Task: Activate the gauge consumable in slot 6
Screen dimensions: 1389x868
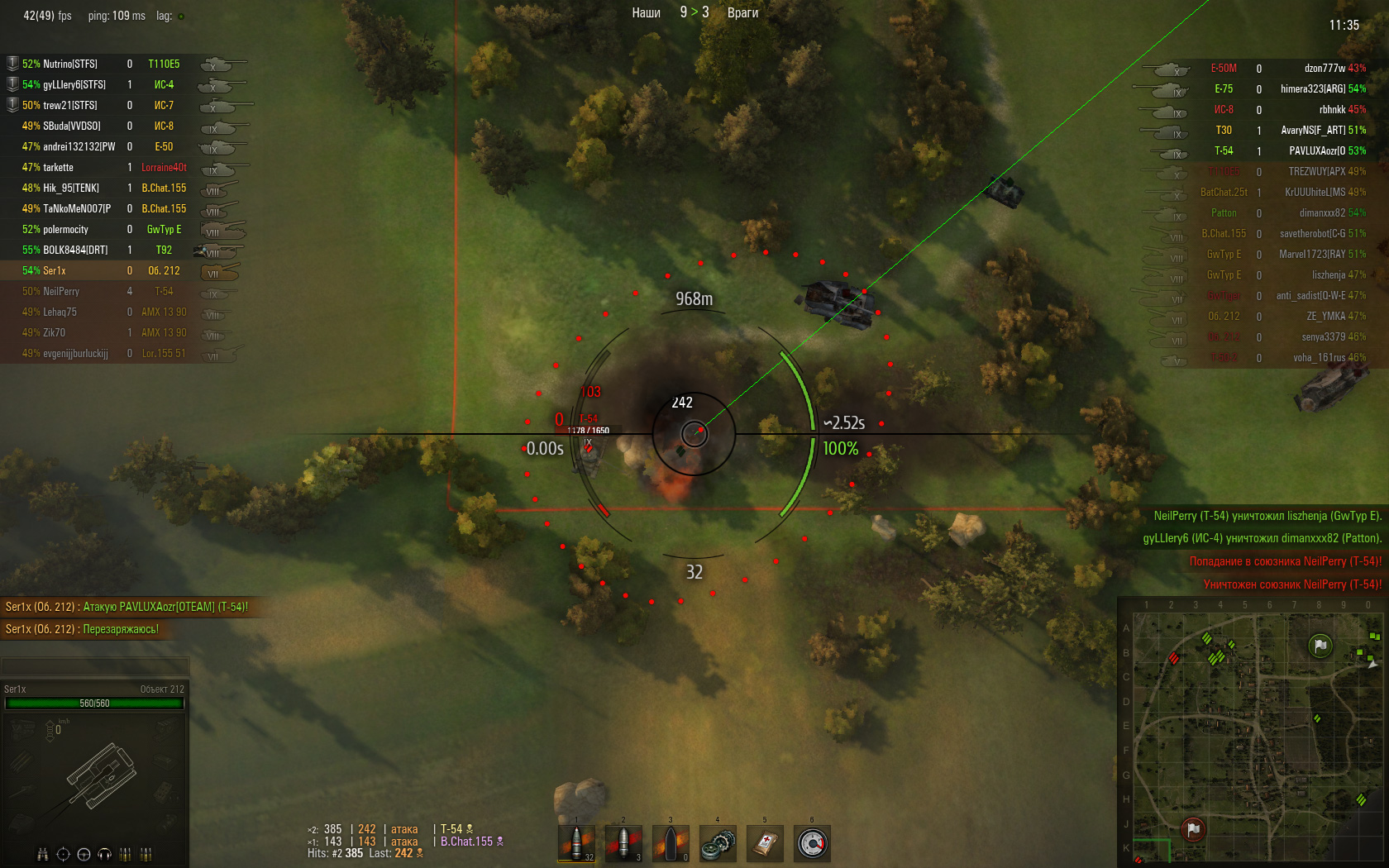Action: 813,843
